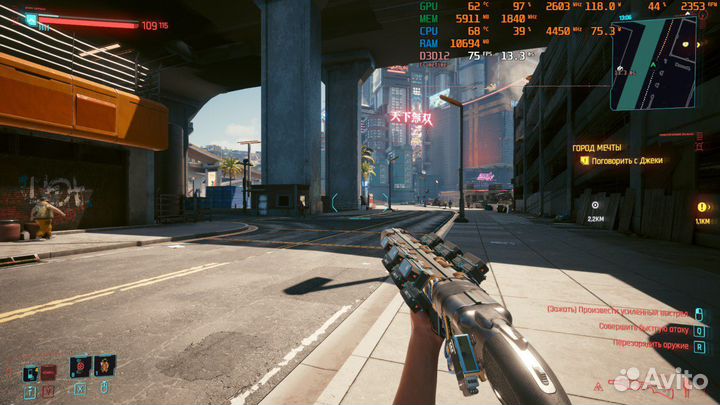Click the yellow marker on the minimap
The height and width of the screenshot is (405, 720).
(686, 46)
